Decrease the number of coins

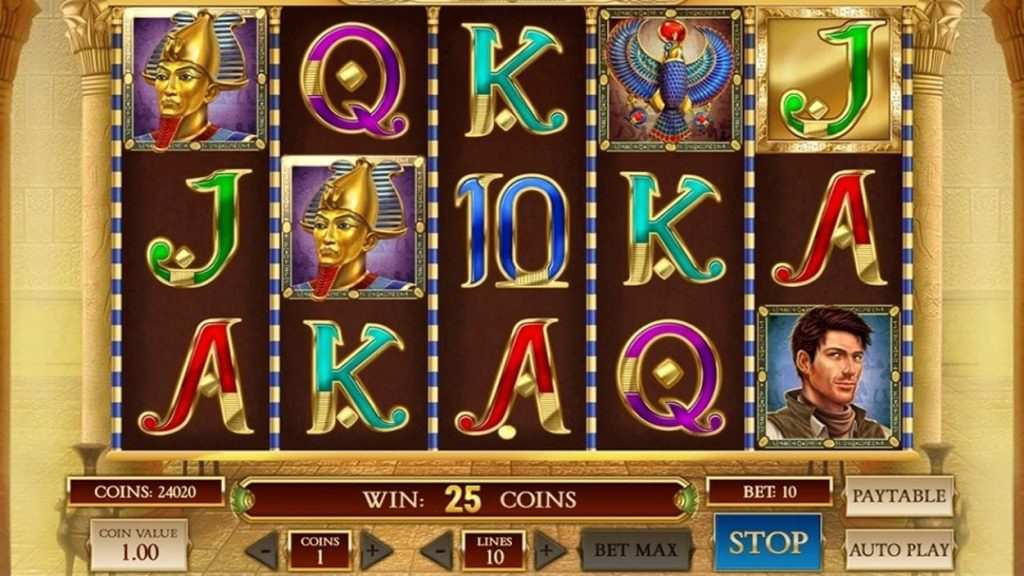[x=263, y=550]
